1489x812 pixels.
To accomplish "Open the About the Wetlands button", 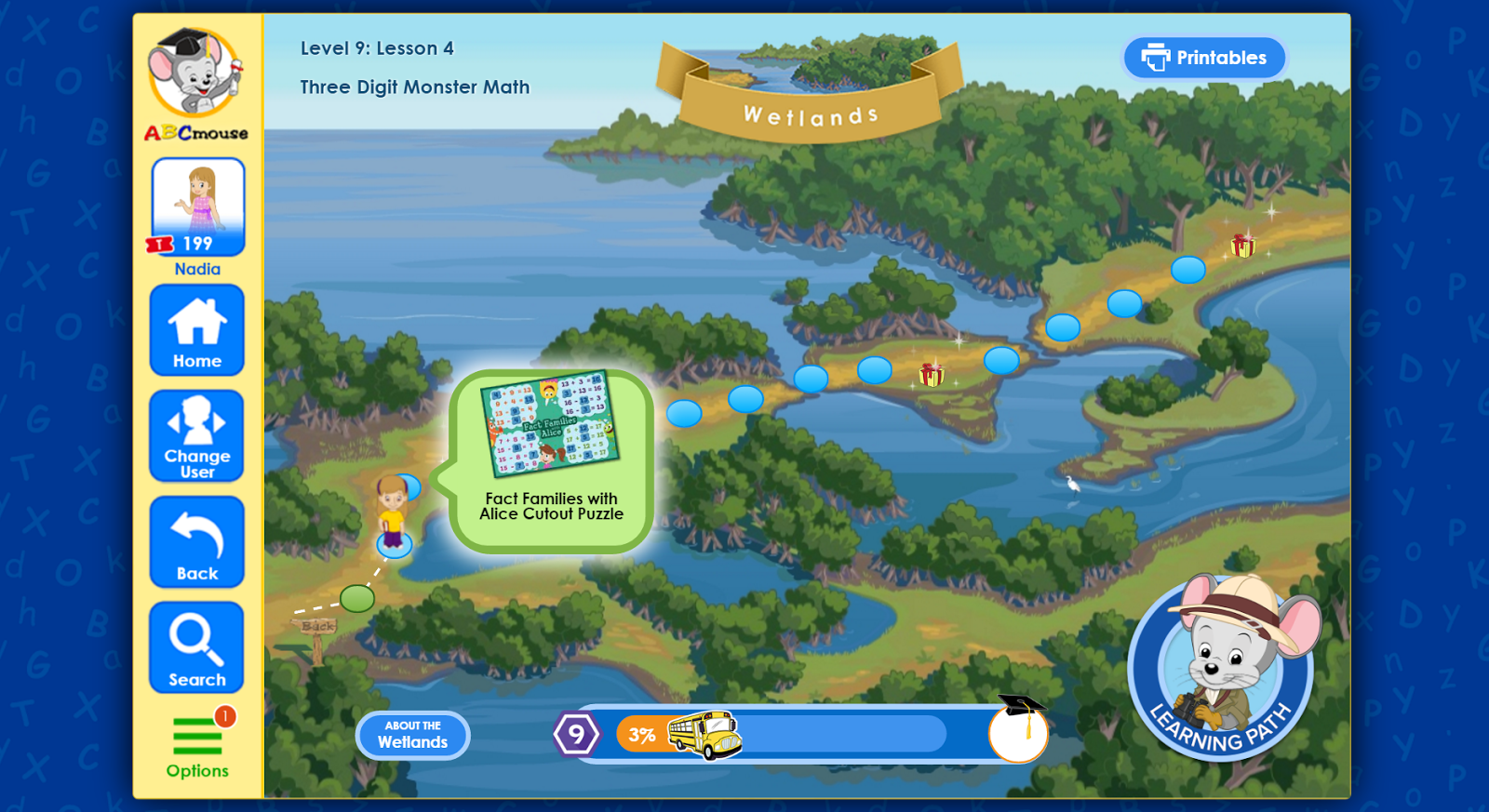I will coord(412,735).
